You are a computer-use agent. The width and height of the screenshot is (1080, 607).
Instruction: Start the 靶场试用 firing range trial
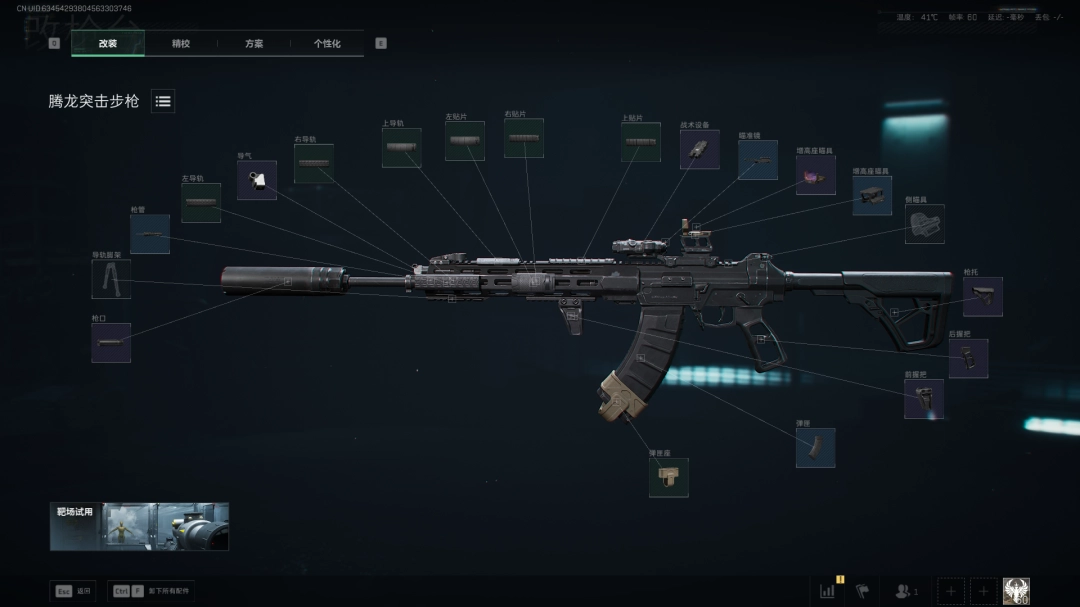(x=139, y=526)
